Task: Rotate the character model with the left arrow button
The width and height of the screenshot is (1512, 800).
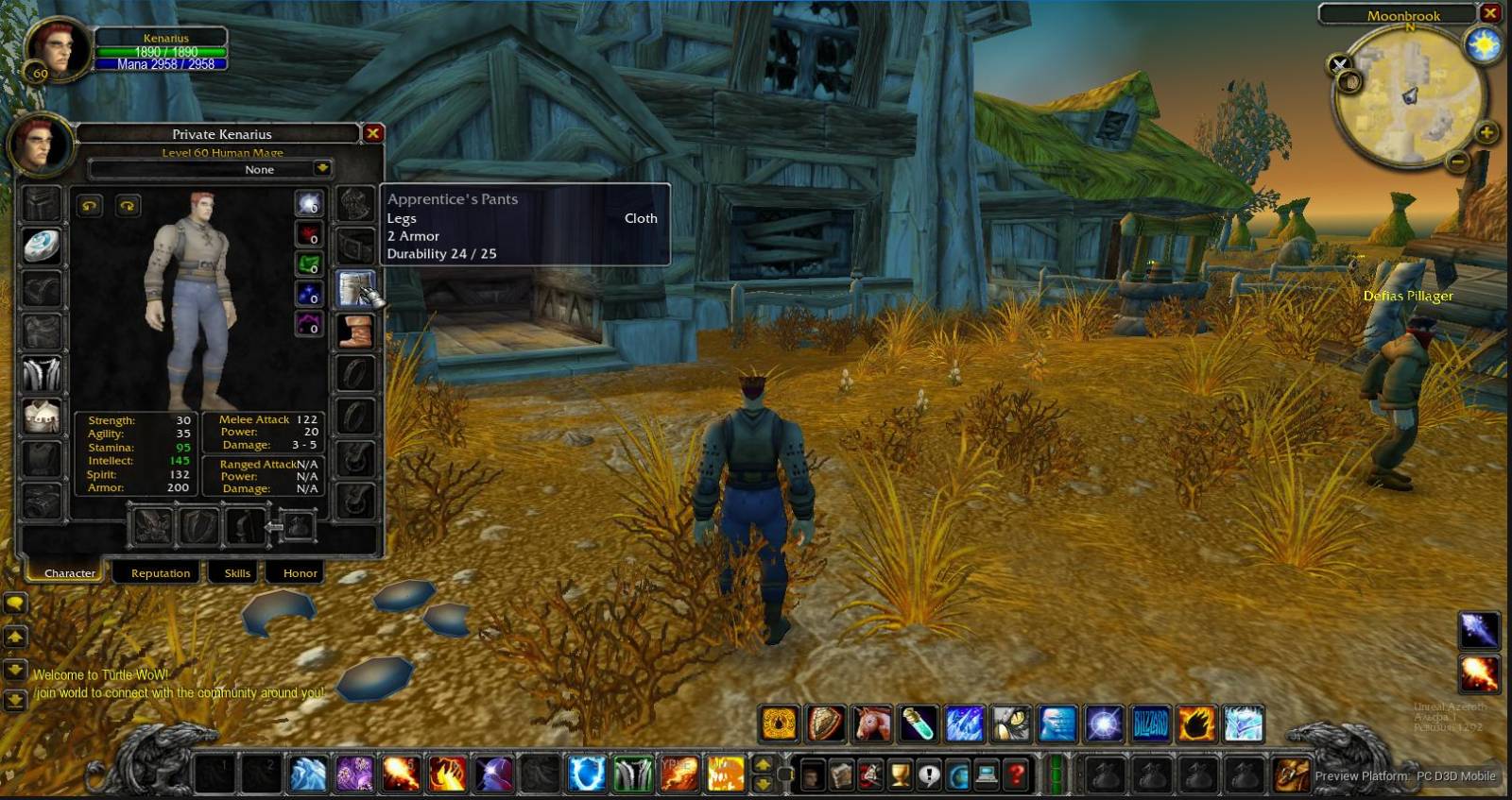Action: click(90, 206)
